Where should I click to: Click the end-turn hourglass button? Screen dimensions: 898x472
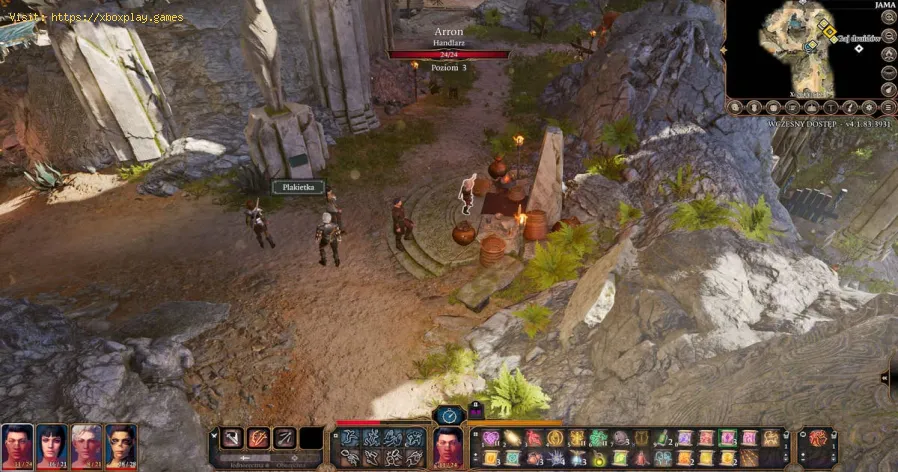tap(447, 413)
